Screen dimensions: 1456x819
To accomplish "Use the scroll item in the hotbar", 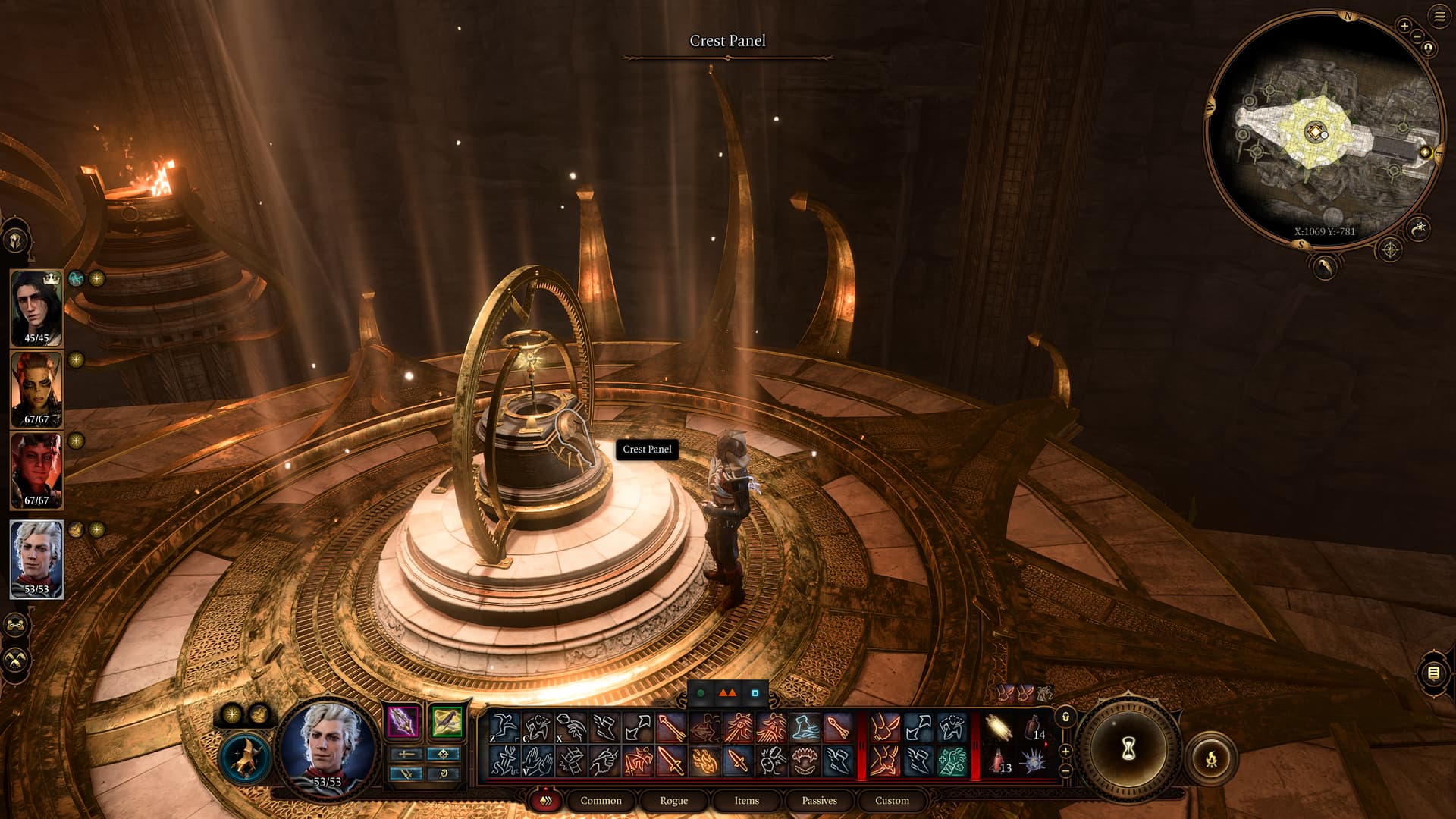I will coord(999,728).
